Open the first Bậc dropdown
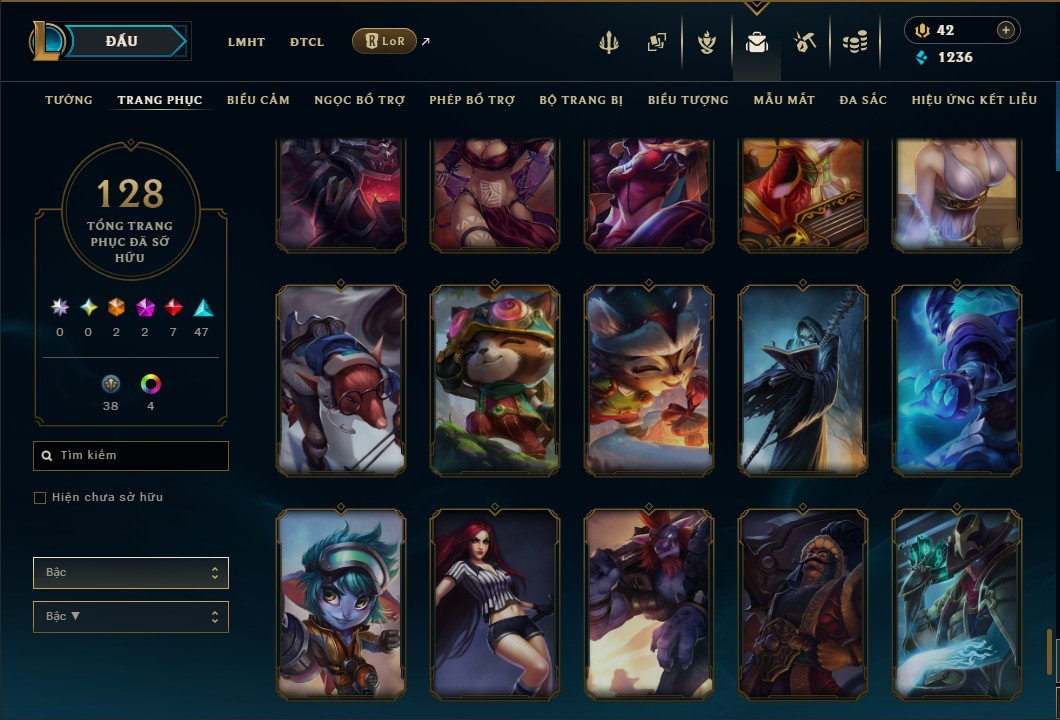The width and height of the screenshot is (1060, 720). tap(131, 573)
